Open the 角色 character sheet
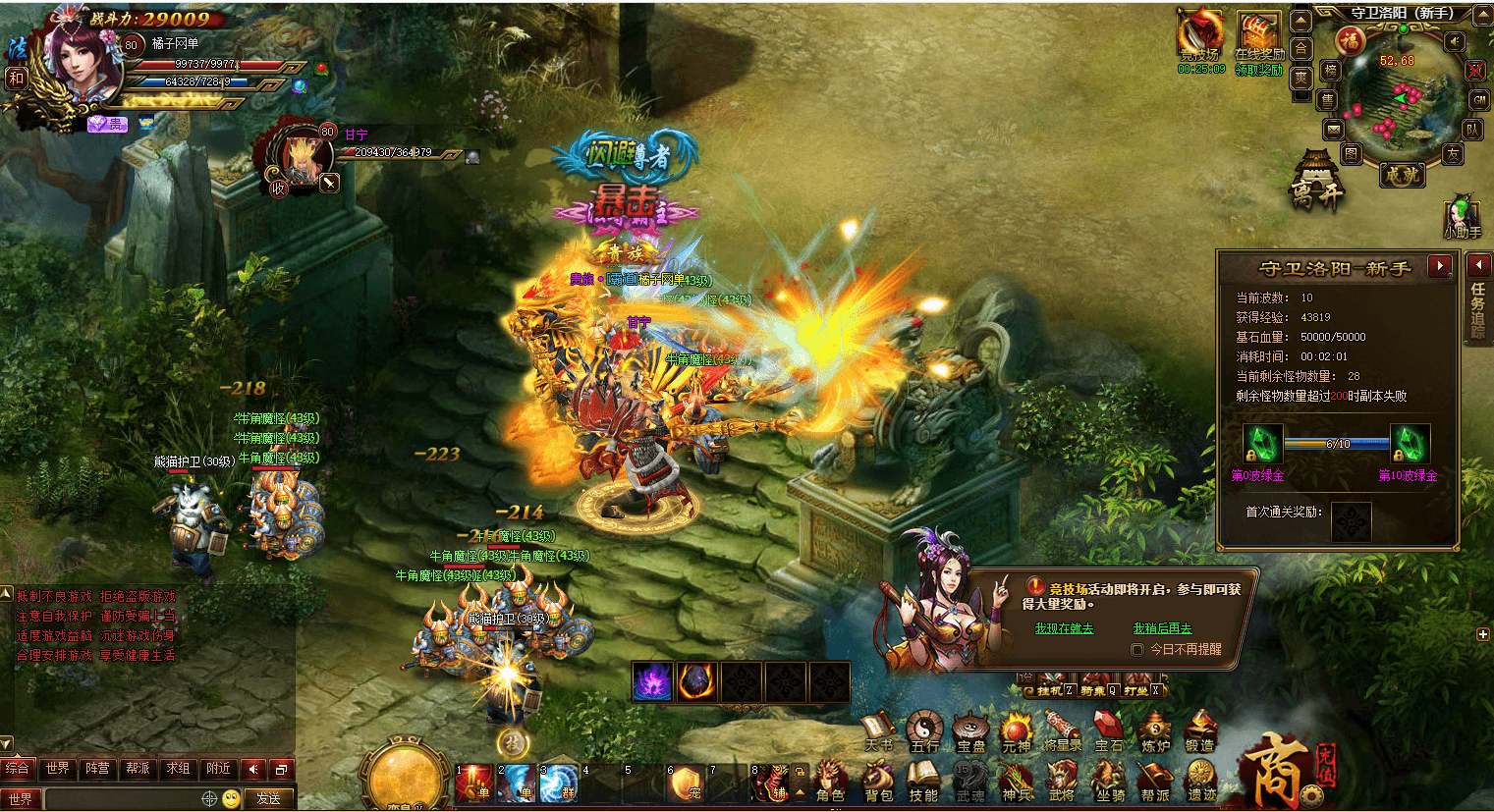Image resolution: width=1494 pixels, height=812 pixels. coord(831,782)
